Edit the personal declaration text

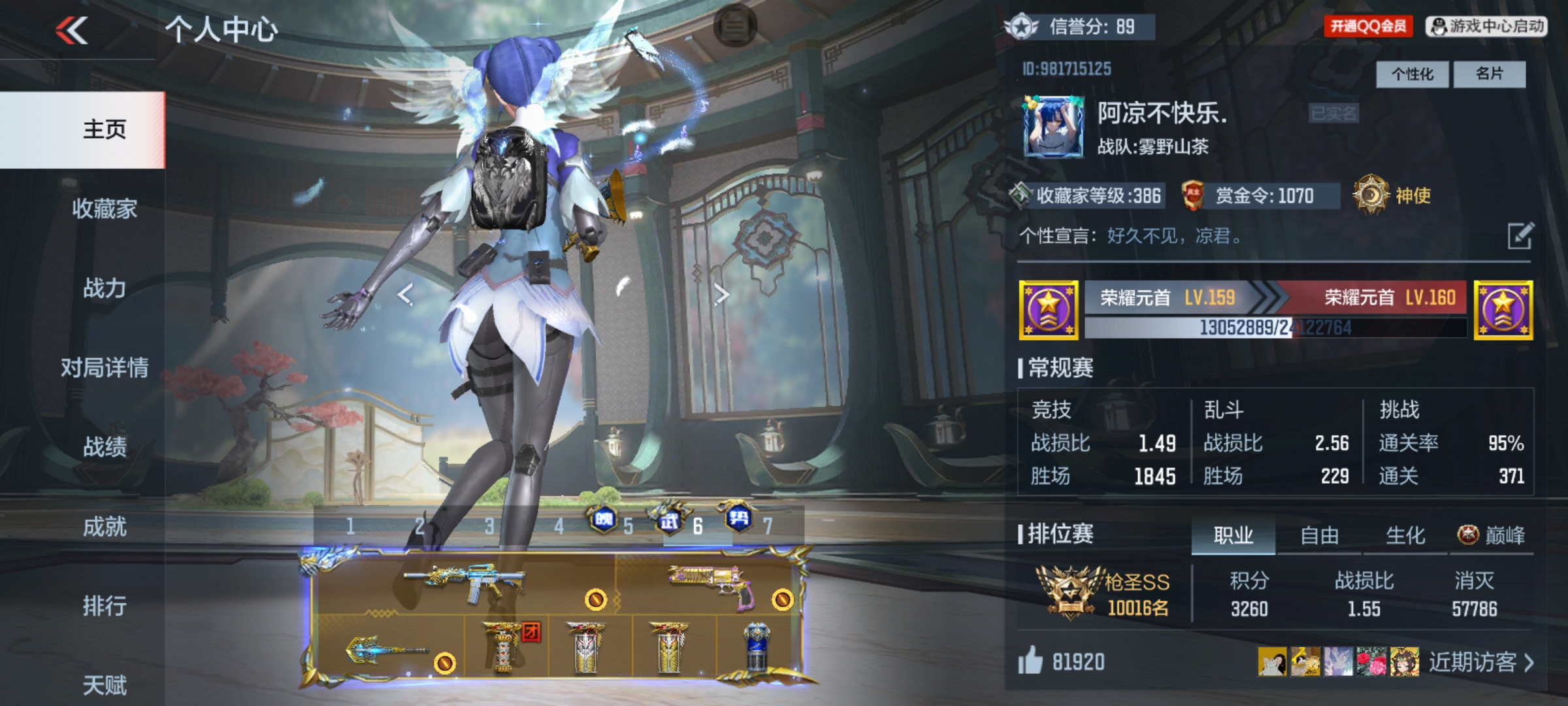(1520, 236)
